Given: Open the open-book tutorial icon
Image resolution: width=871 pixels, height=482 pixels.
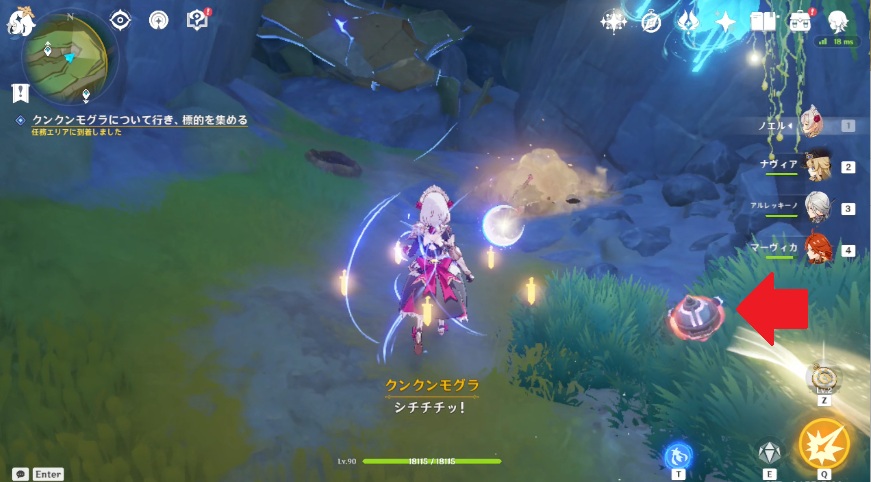Looking at the screenshot, I should (764, 20).
